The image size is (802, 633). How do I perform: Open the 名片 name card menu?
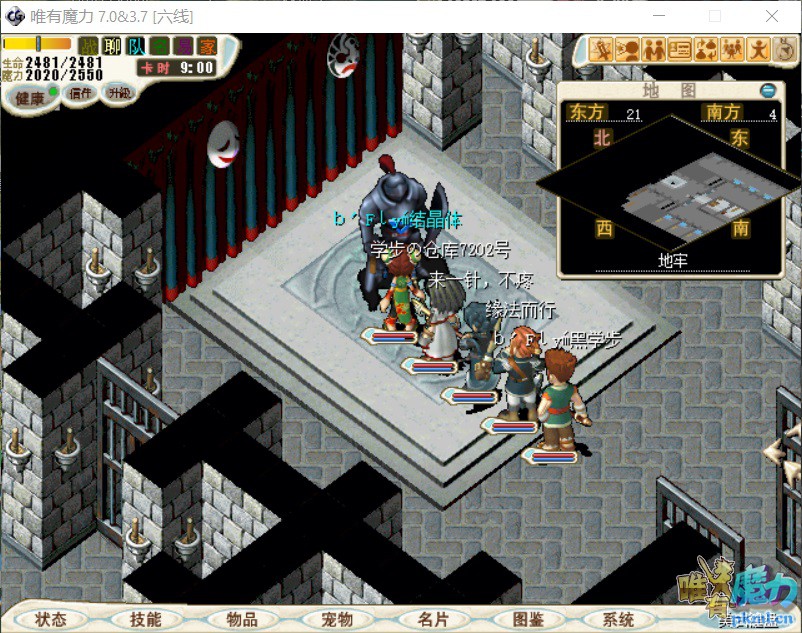tap(433, 619)
